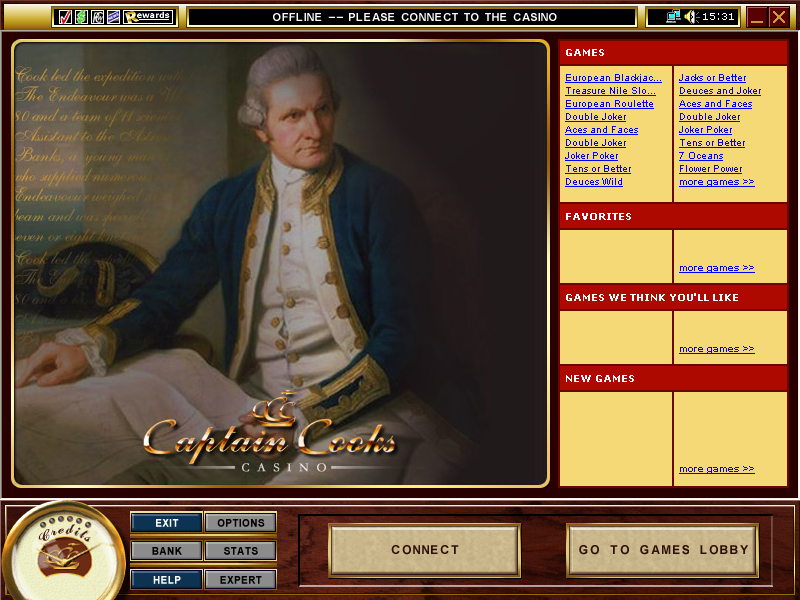This screenshot has width=800, height=600.
Task: Go to the games lobby
Action: tap(663, 550)
